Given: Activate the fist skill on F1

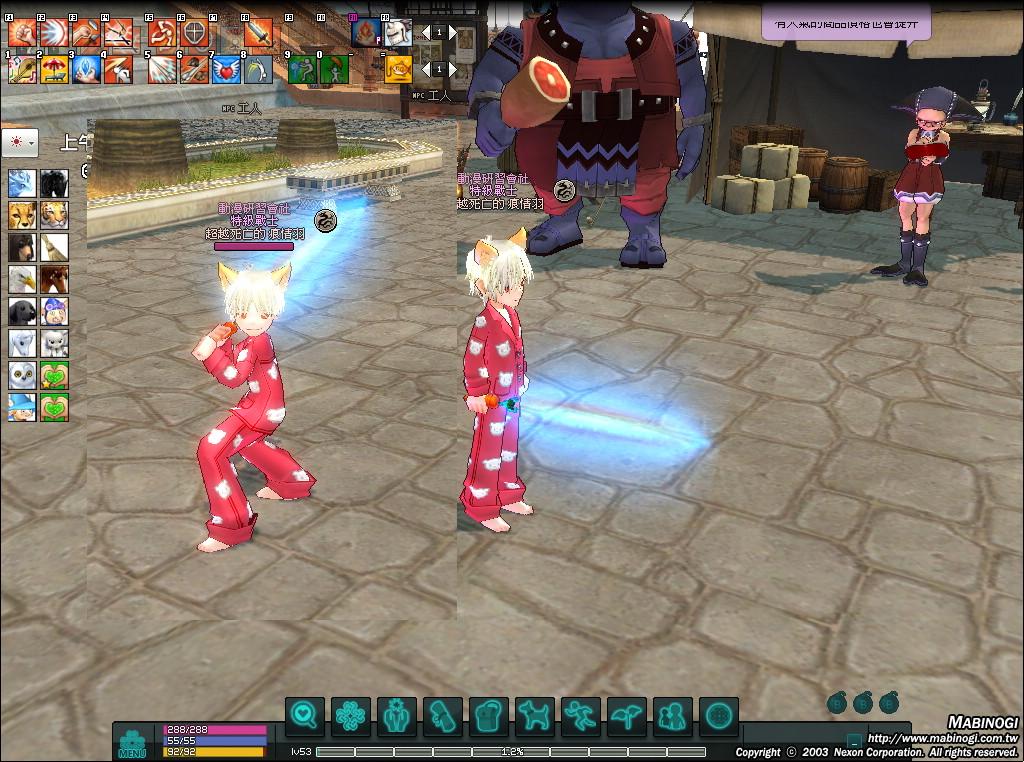Looking at the screenshot, I should 22,34.
